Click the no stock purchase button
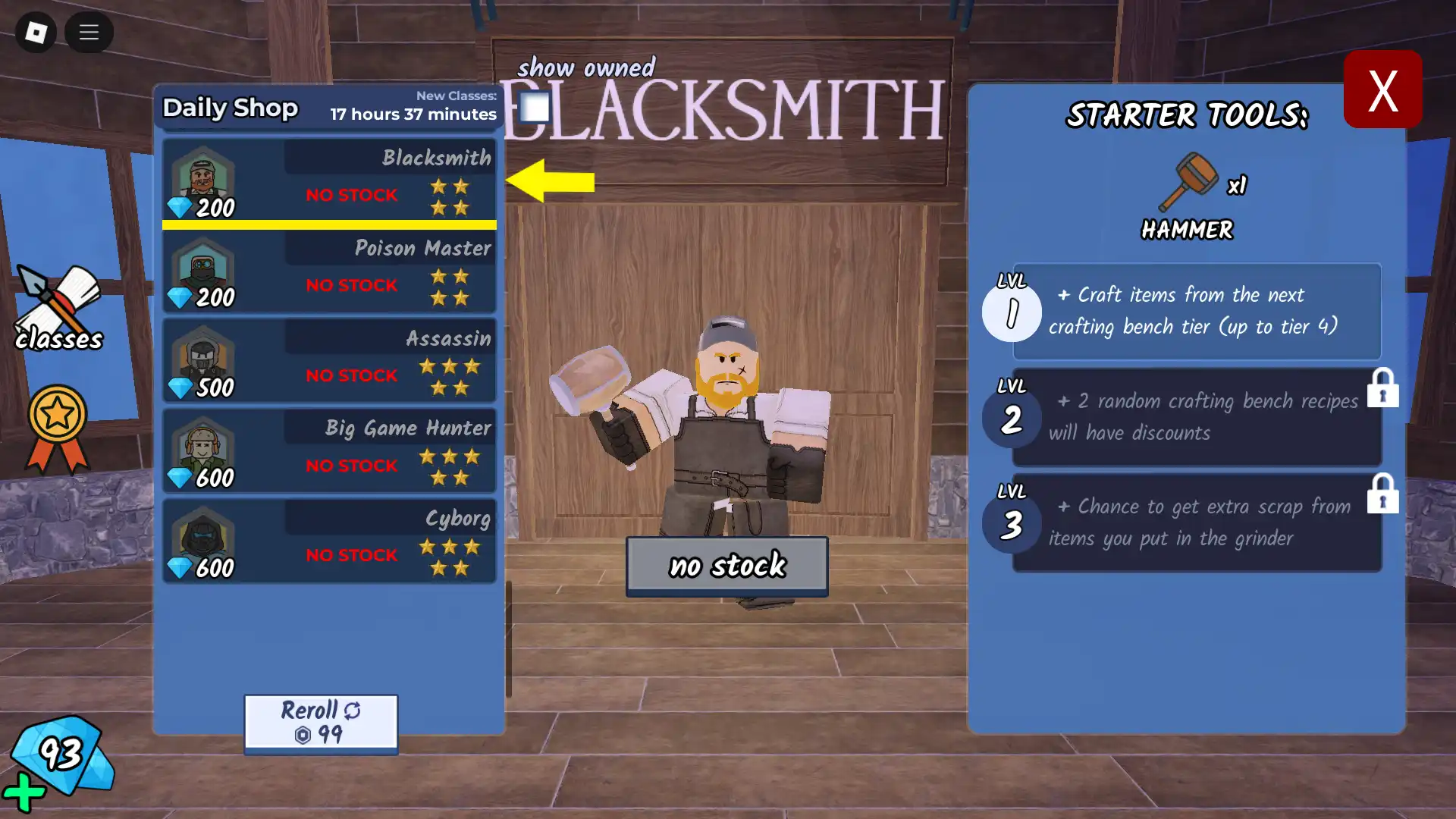This screenshot has width=1456, height=819. point(726,565)
